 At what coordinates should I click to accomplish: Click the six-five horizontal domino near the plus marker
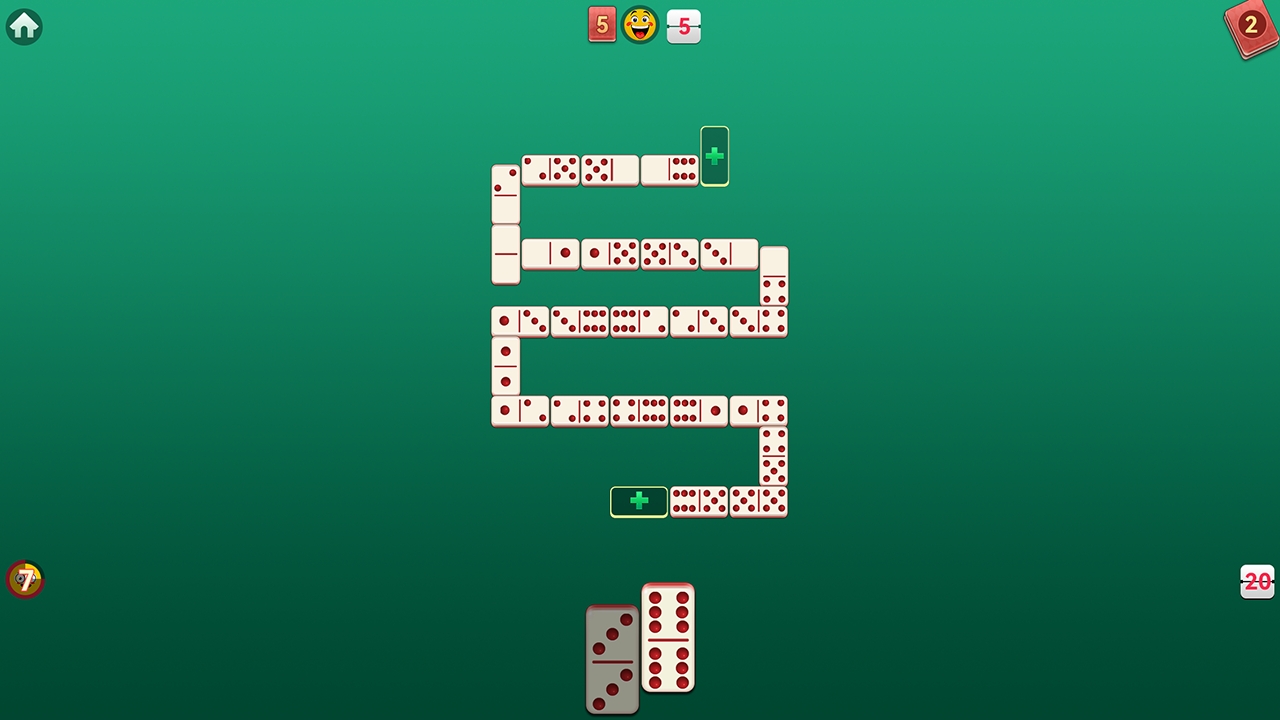(x=698, y=503)
